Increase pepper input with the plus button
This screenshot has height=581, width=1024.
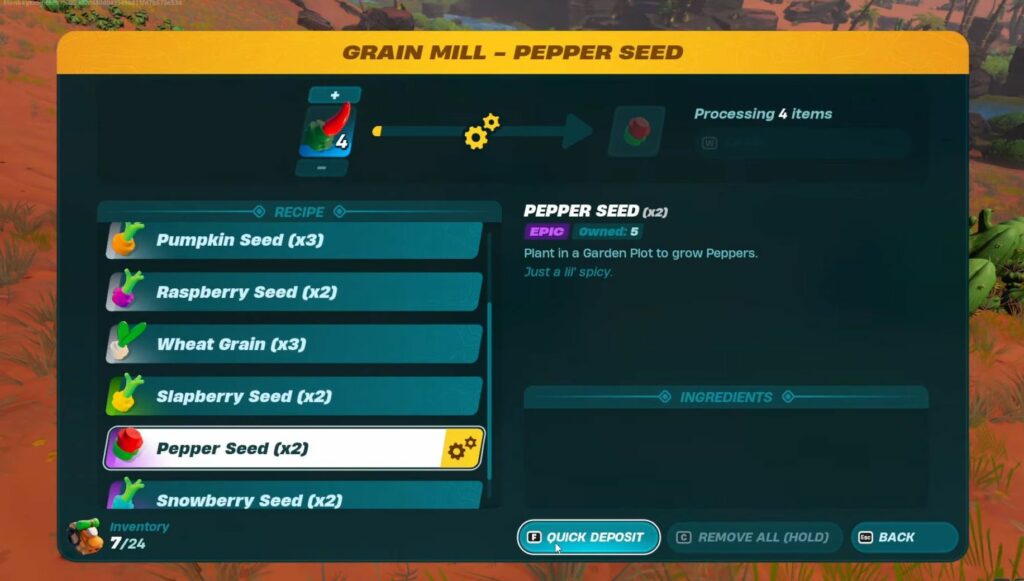[335, 95]
